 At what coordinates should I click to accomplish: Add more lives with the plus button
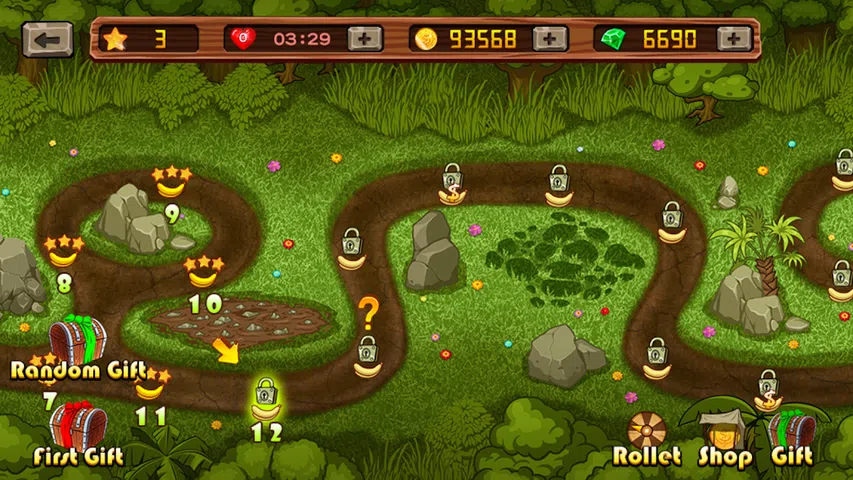pyautogui.click(x=365, y=39)
